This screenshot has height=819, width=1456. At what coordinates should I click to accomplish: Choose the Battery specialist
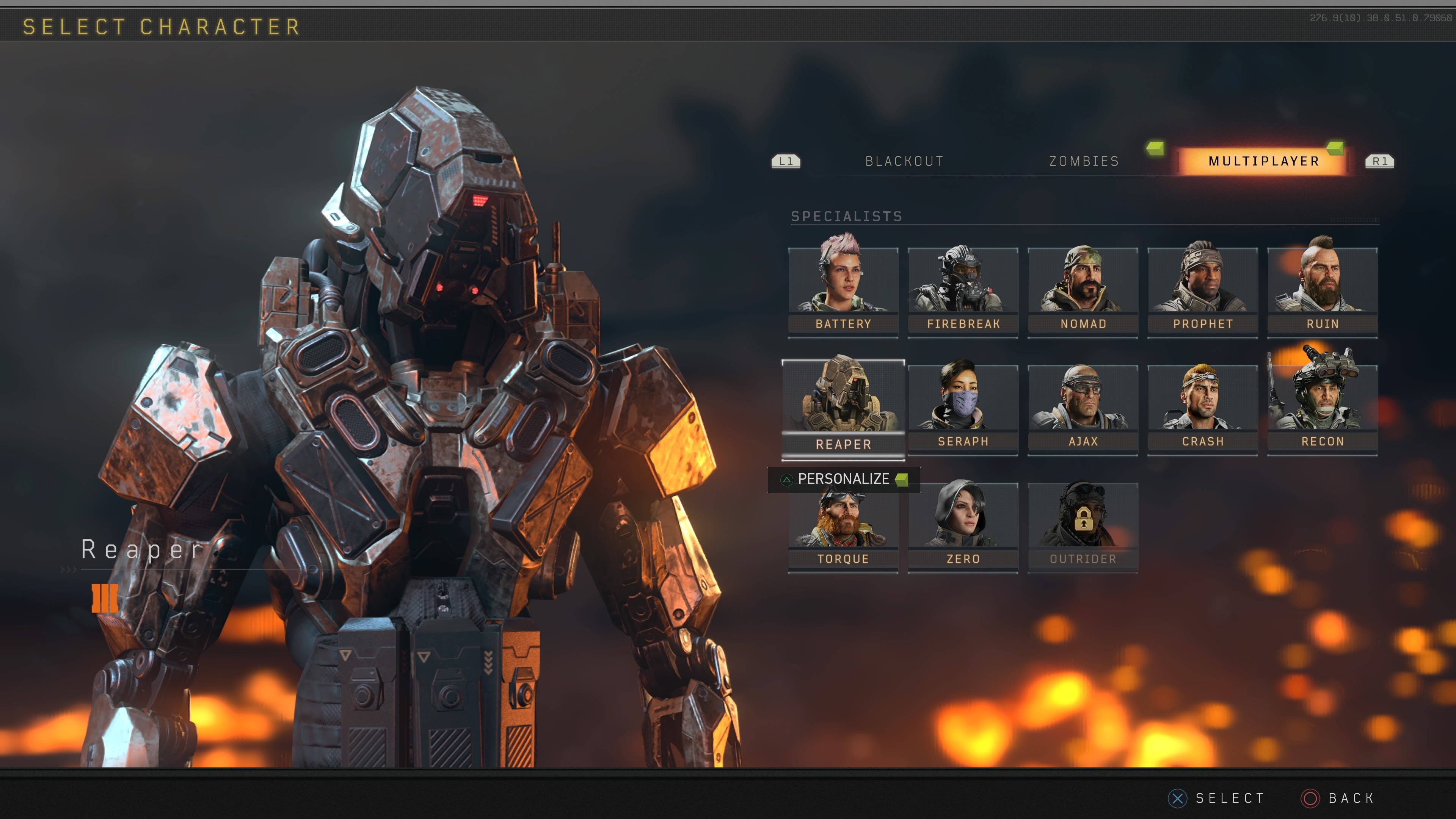pyautogui.click(x=843, y=291)
